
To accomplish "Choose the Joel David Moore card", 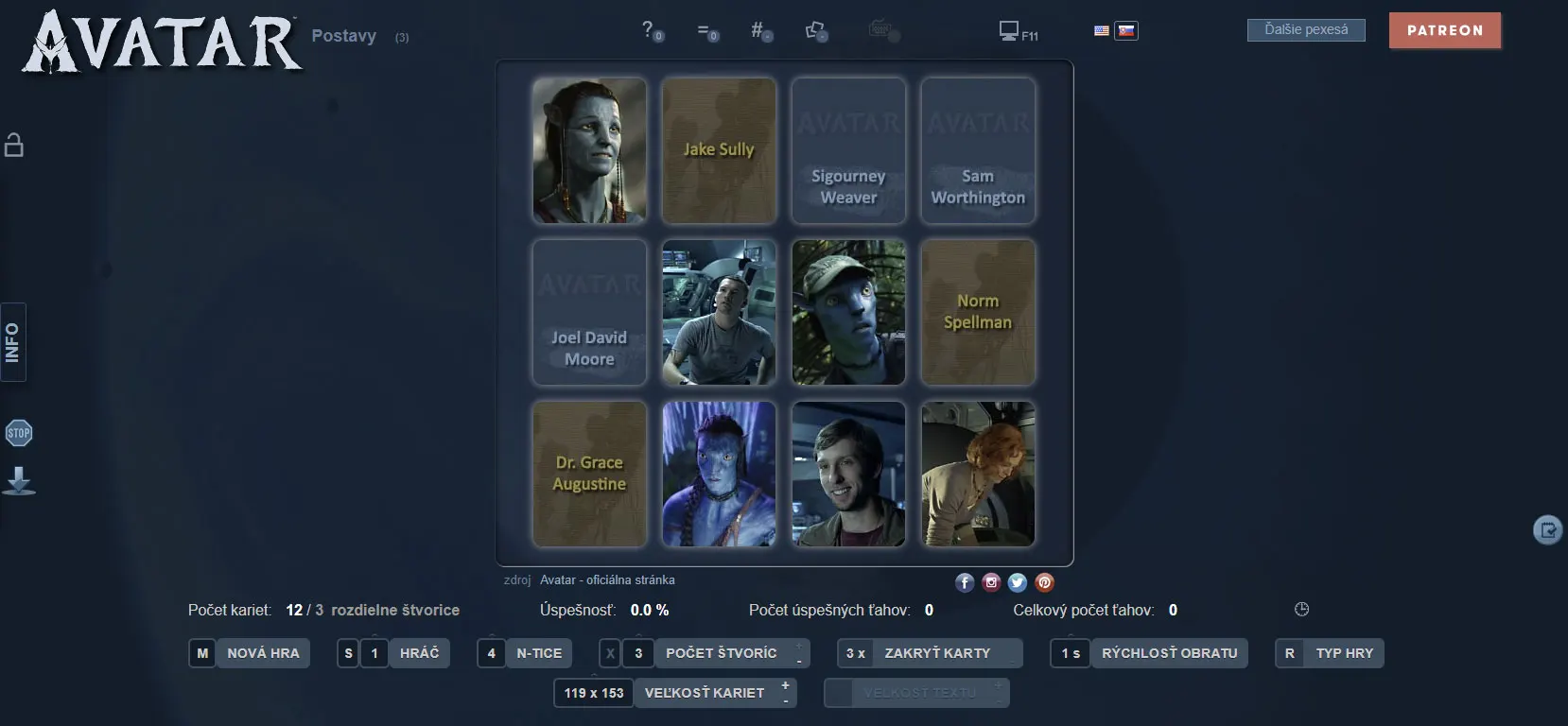I will (589, 313).
